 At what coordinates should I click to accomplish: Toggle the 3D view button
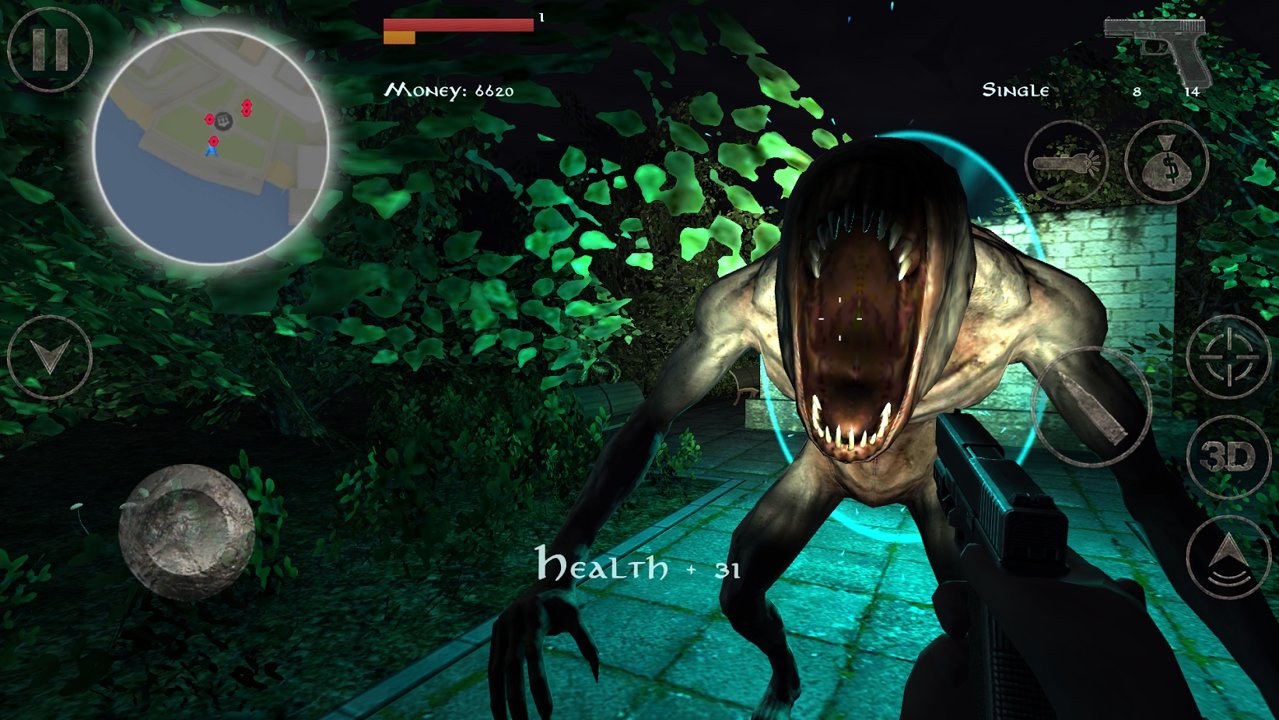1228,458
